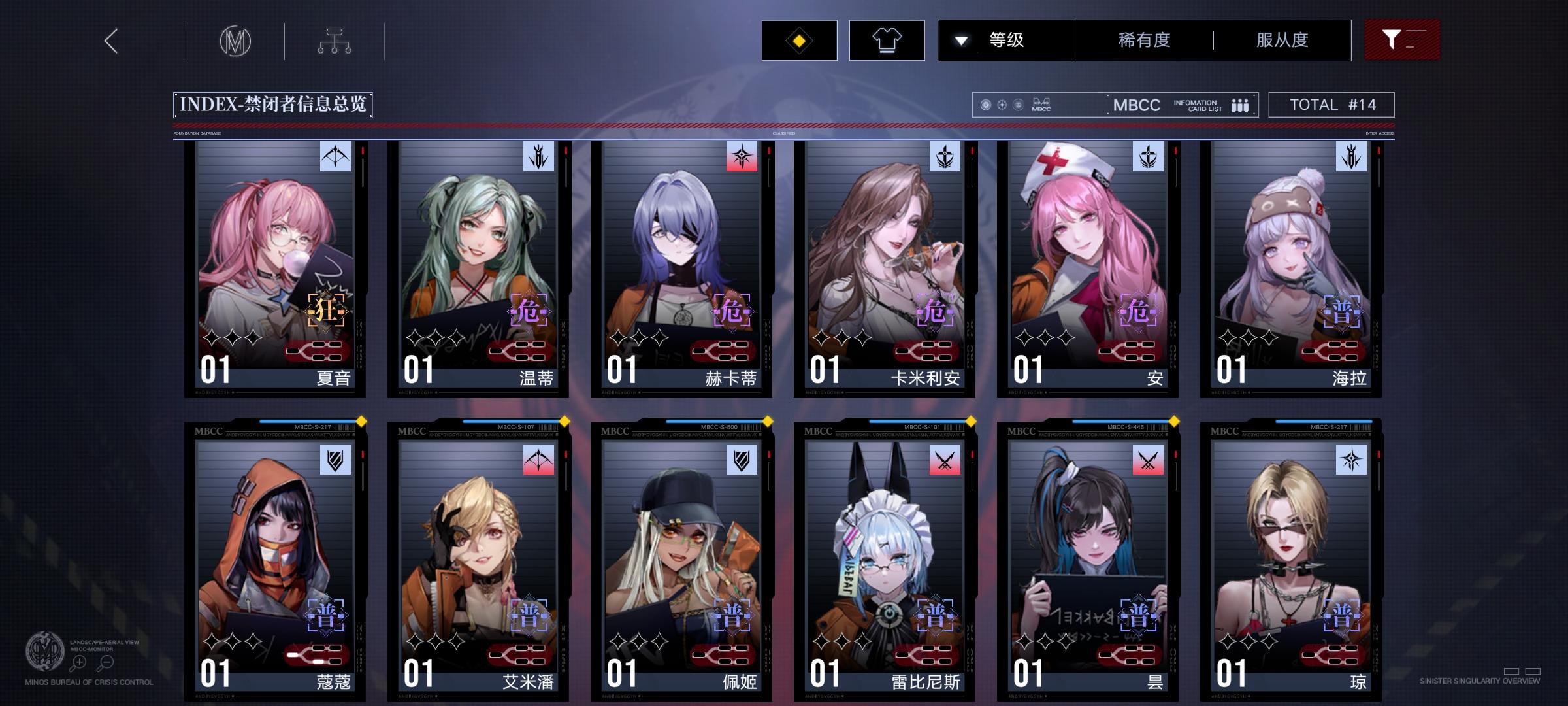Expand the 等级 sorting dropdown

[x=1005, y=40]
